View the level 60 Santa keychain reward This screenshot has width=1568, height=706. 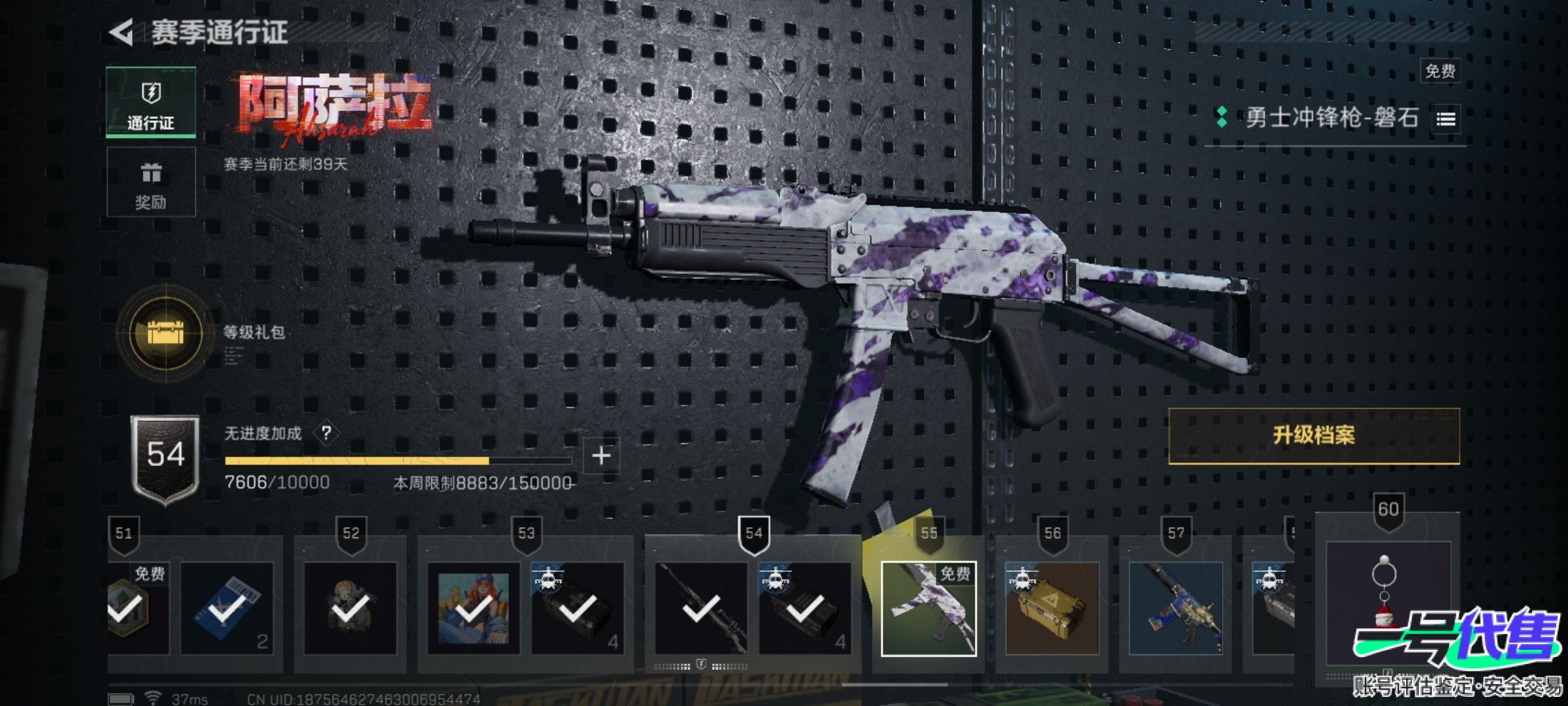(1387, 601)
